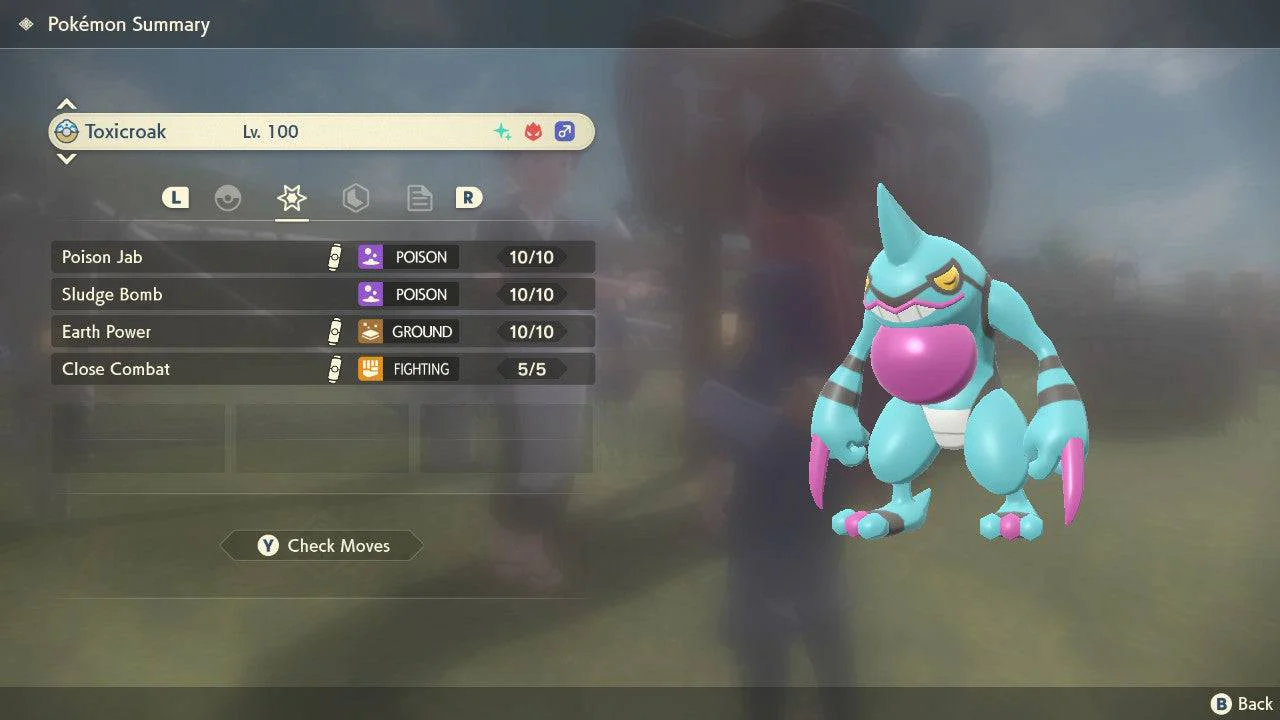Image resolution: width=1280 pixels, height=720 pixels.
Task: Switch to the hexagon stats tab
Action: (x=355, y=198)
